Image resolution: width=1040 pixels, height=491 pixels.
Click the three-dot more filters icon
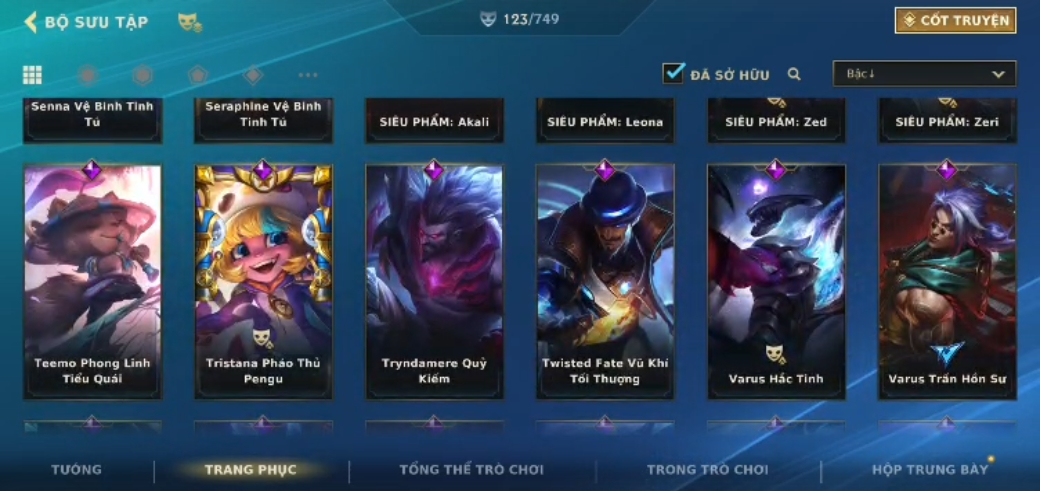[308, 75]
